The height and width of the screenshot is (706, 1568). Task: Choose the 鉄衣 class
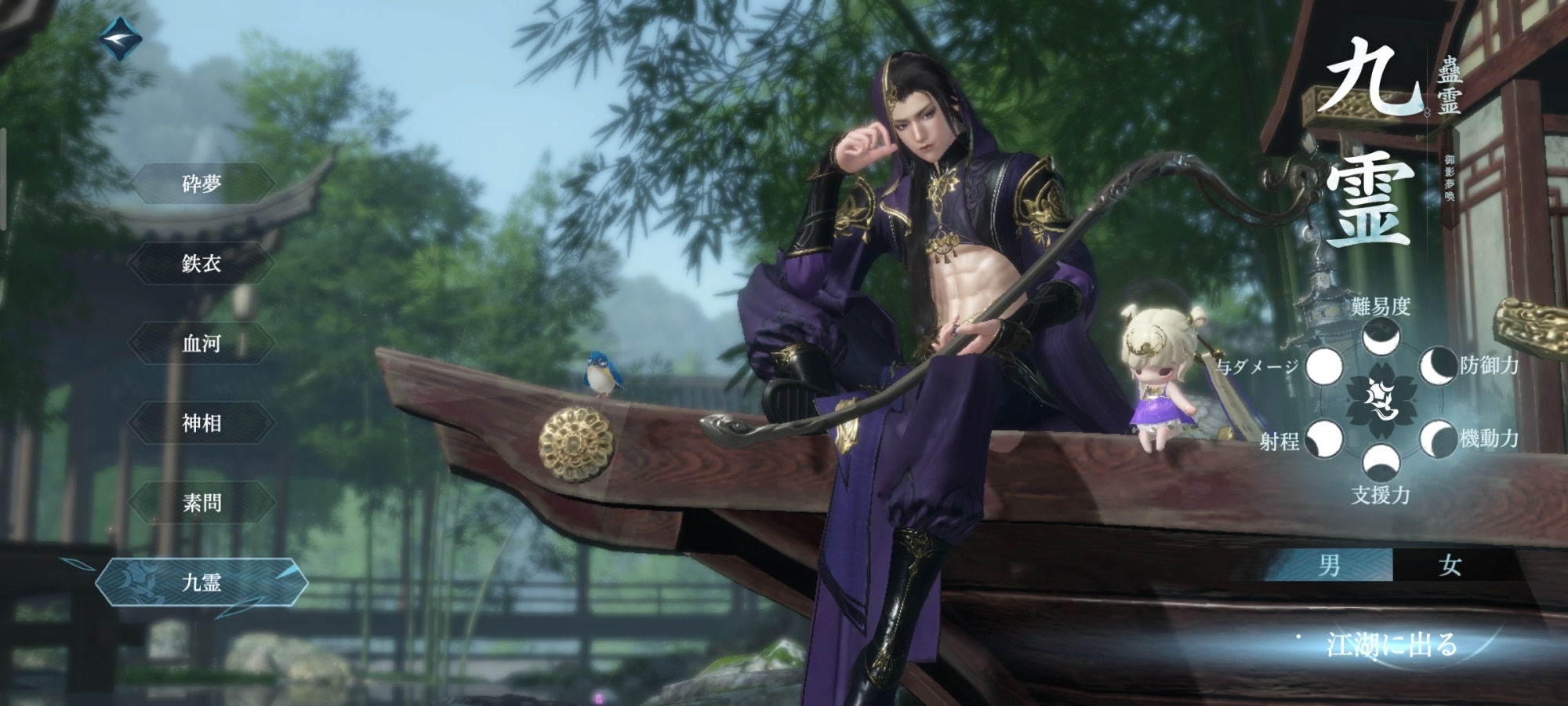pos(201,264)
